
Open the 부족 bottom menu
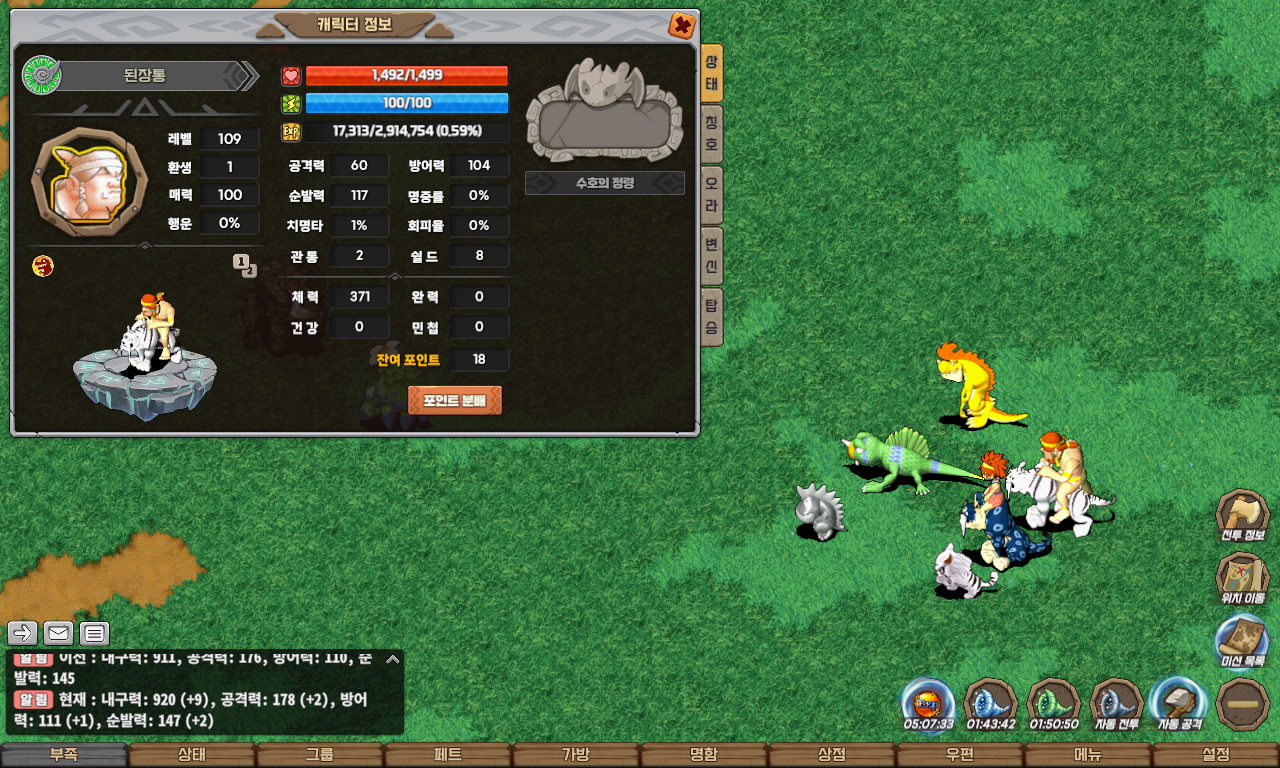pos(64,755)
